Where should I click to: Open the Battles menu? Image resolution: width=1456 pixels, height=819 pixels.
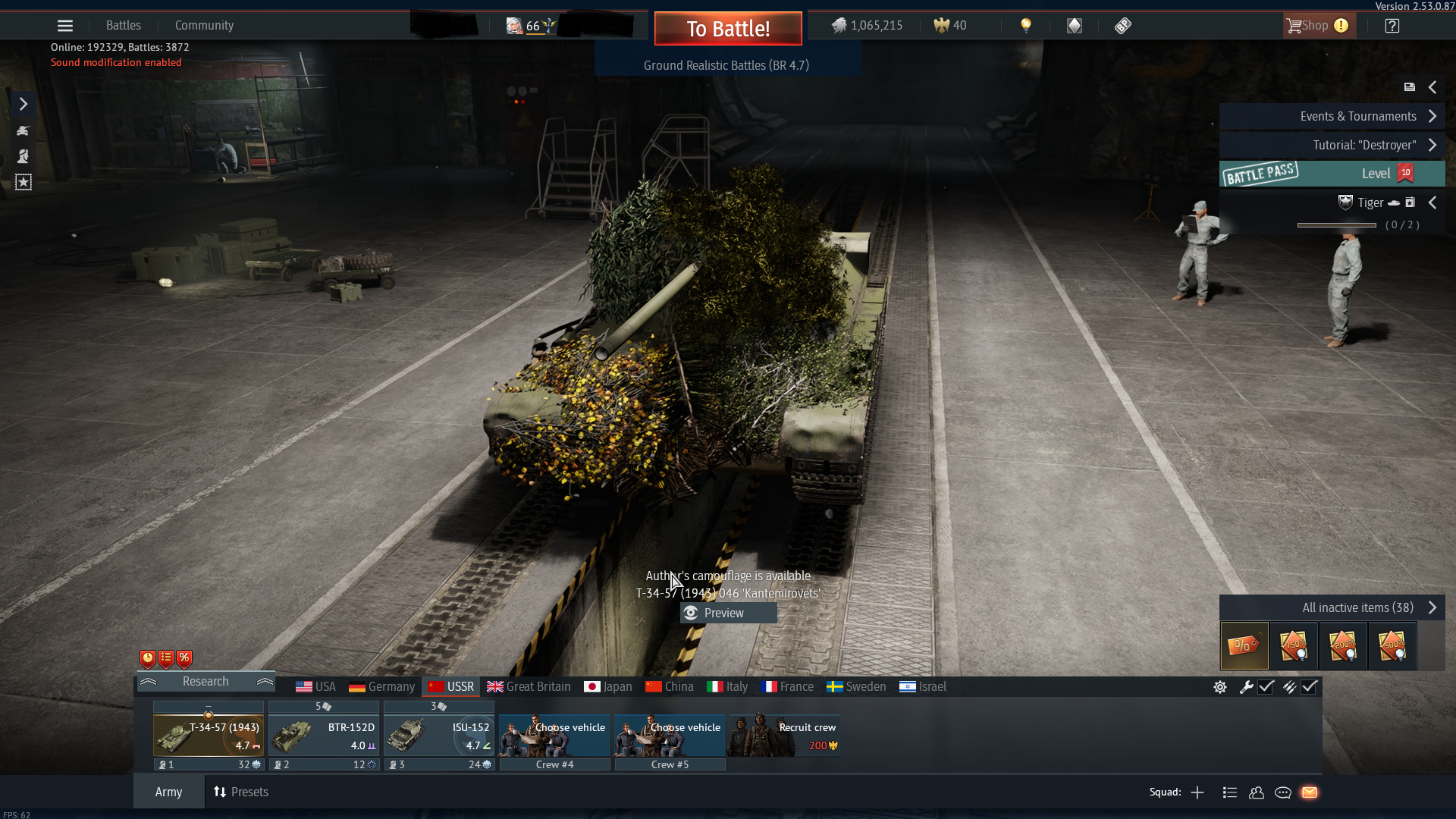pos(124,26)
